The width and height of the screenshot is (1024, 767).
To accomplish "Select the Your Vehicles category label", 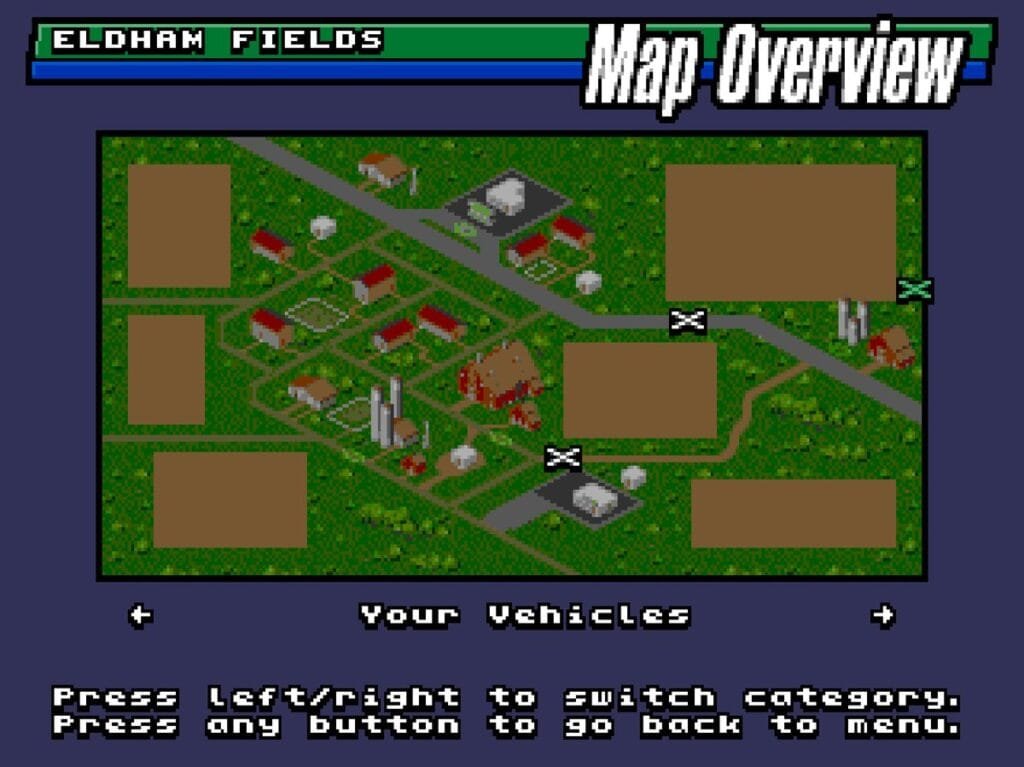I will (x=525, y=615).
